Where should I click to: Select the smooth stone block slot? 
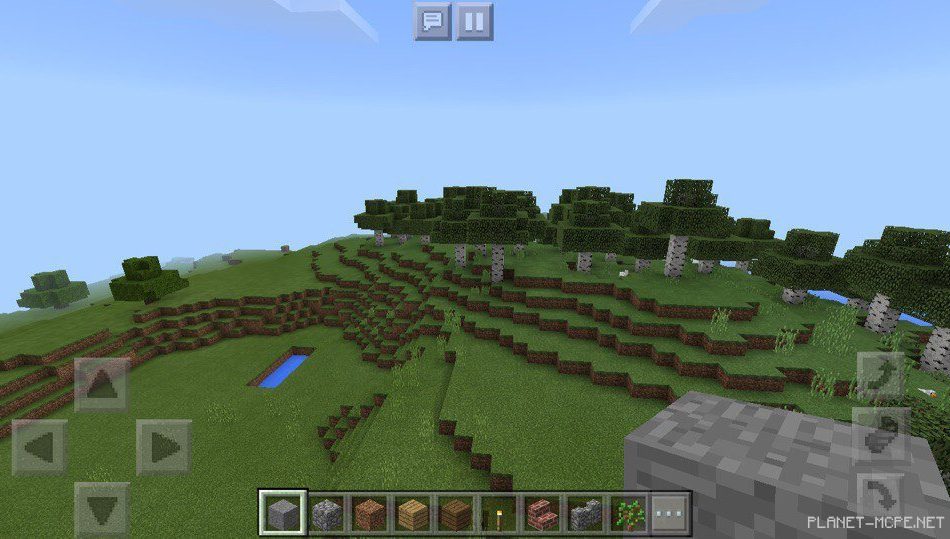(283, 514)
